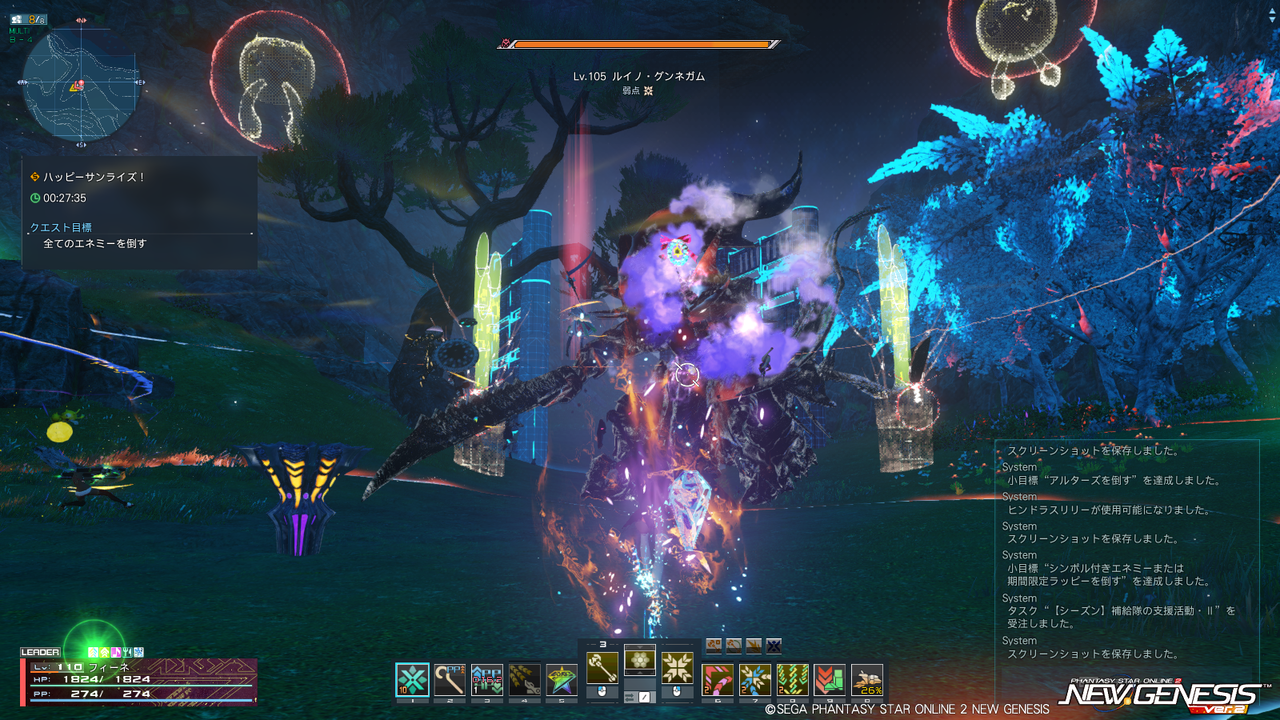This screenshot has height=720, width=1280.
Task: Select the Happy Sunrise quest tracker panel
Action: (139, 211)
